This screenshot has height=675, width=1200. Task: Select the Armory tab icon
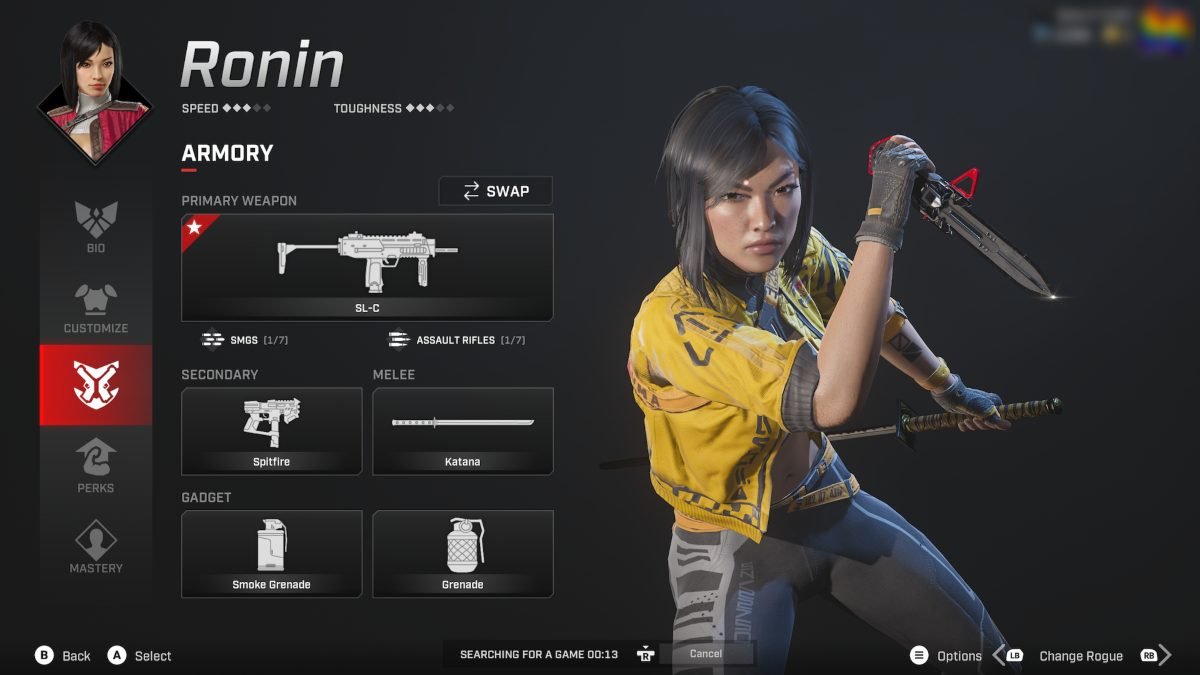(x=96, y=385)
